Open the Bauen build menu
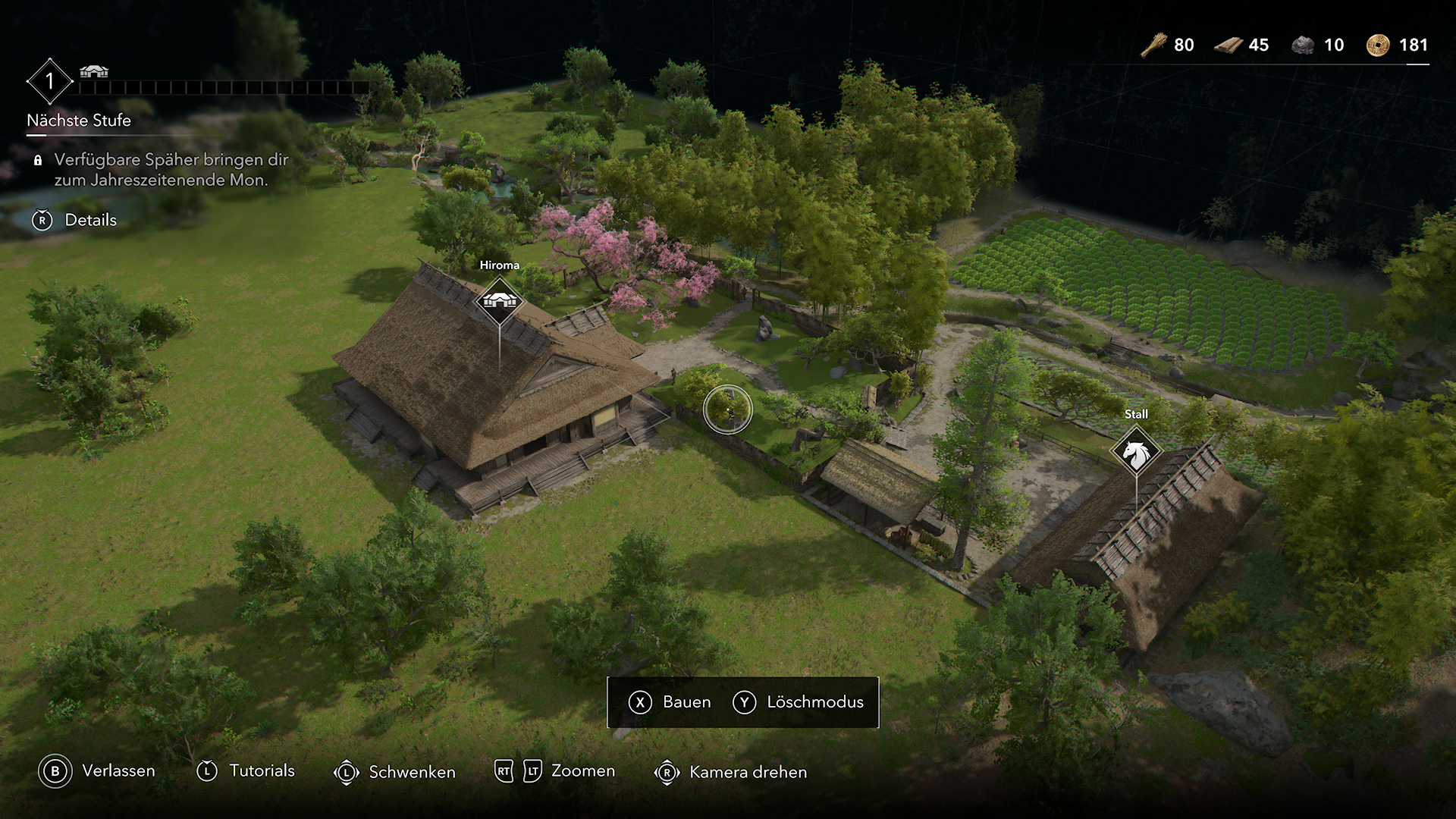Screen dimensions: 1456x819 click(670, 702)
